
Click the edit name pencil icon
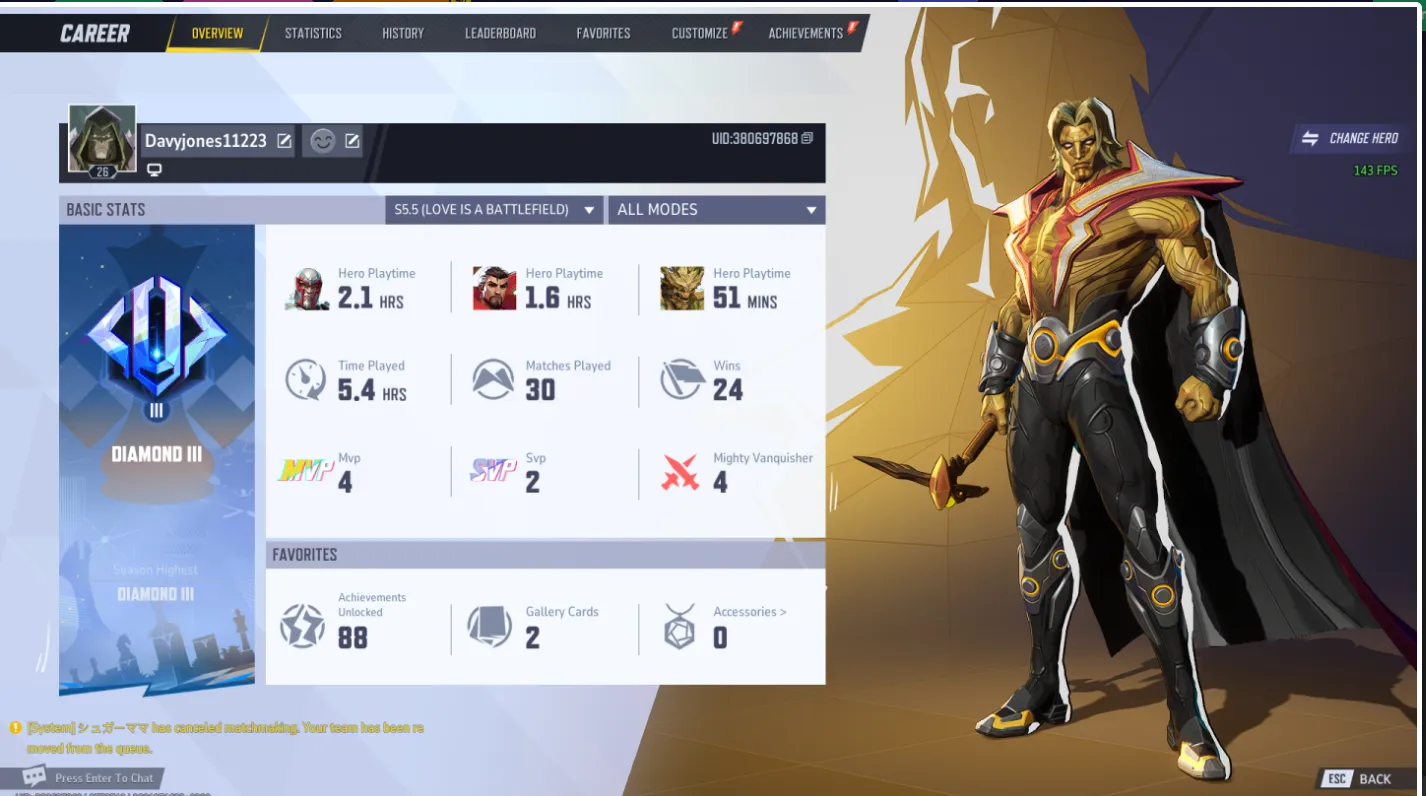coord(283,141)
